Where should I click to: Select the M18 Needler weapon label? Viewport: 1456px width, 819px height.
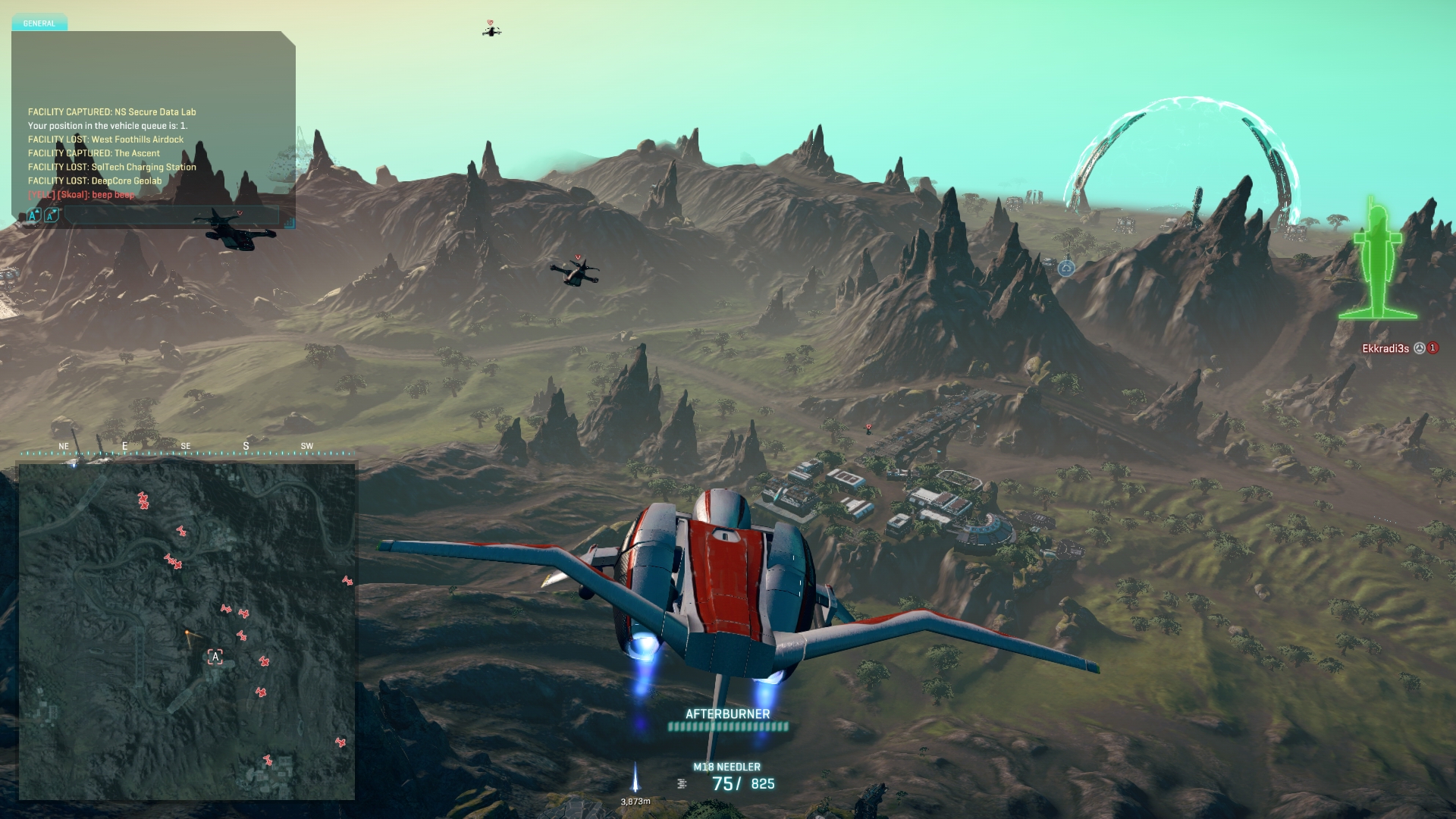point(726,767)
